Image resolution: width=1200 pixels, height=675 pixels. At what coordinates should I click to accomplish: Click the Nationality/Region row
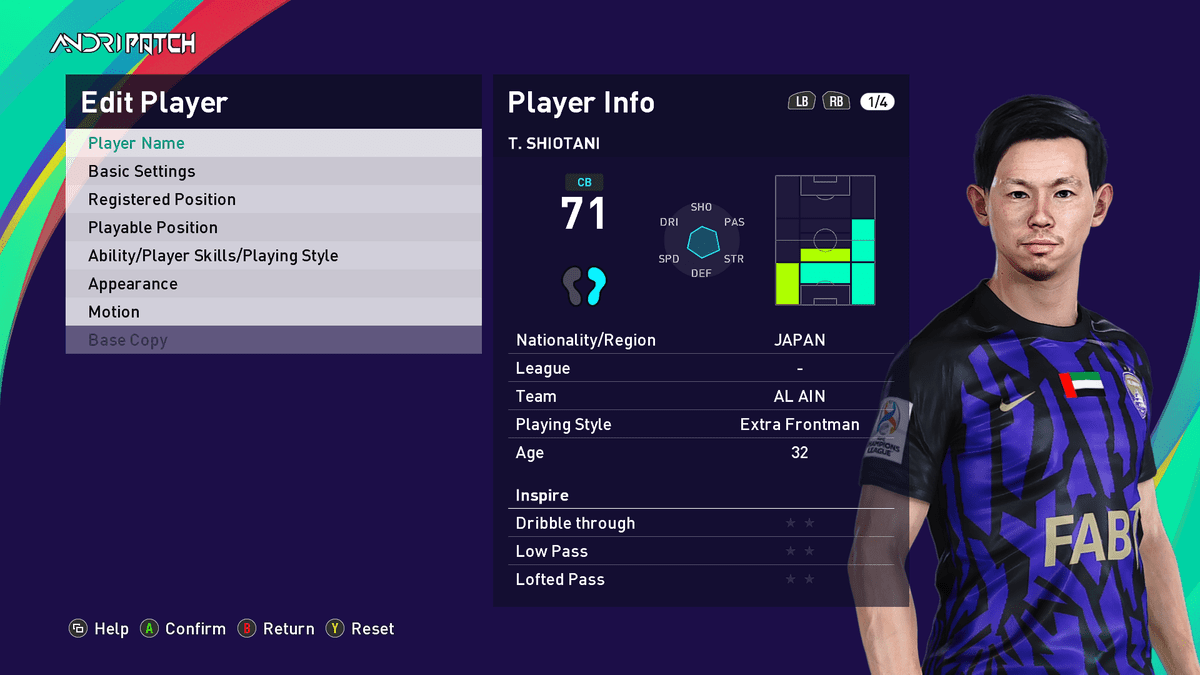(701, 340)
